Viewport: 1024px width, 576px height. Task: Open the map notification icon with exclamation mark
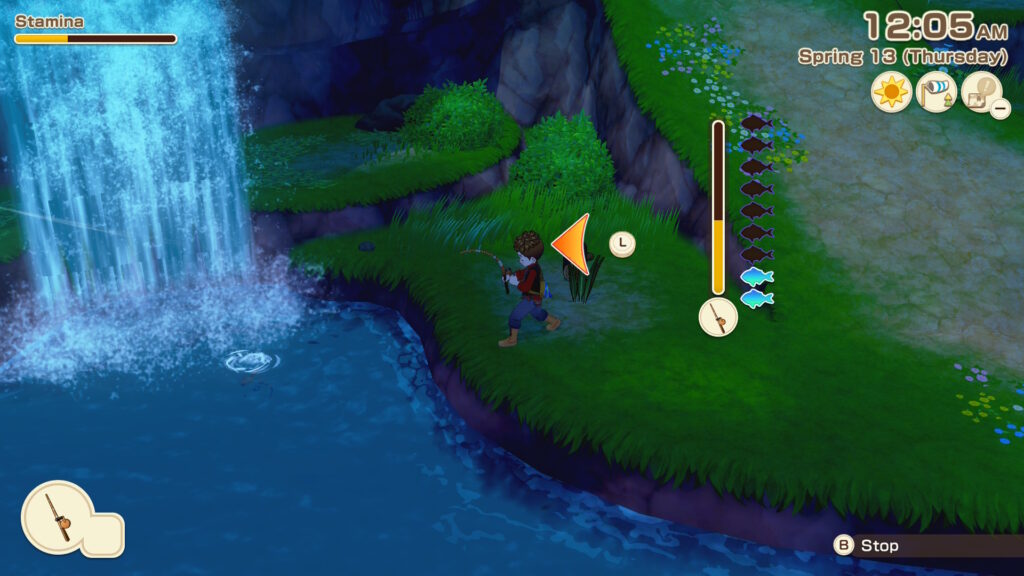click(x=980, y=92)
